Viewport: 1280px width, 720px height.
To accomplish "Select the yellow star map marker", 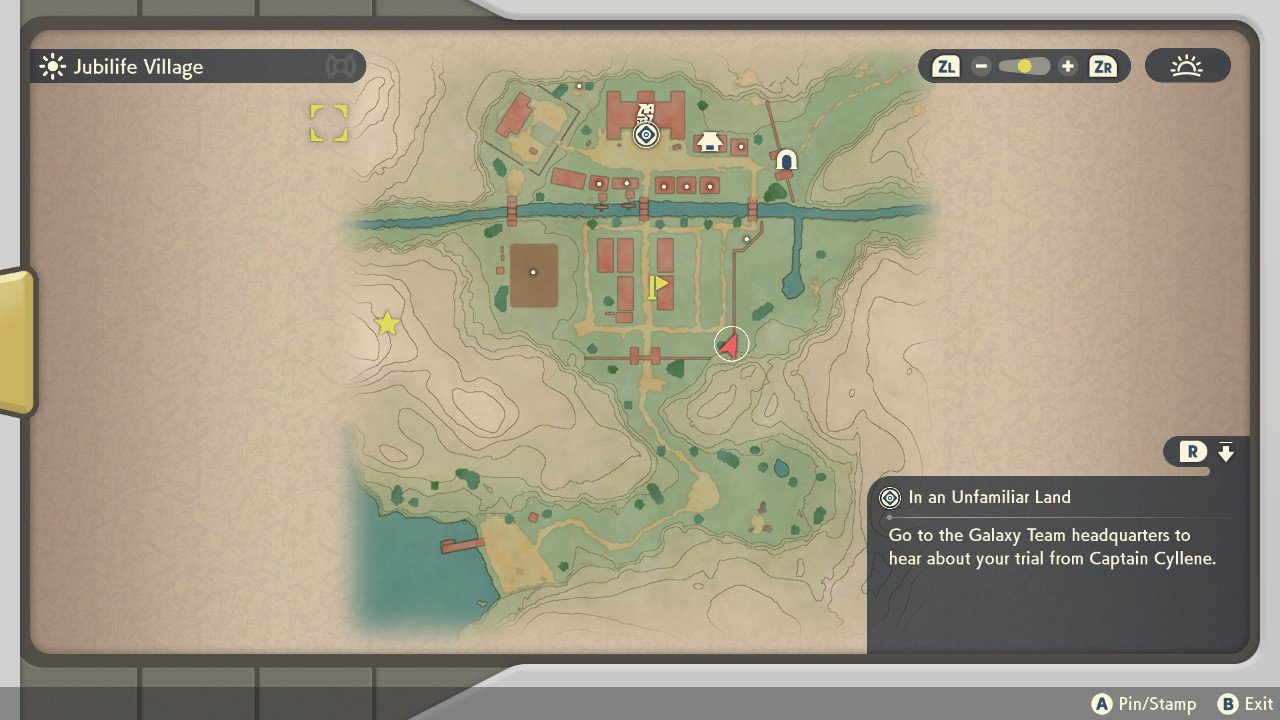I will tap(387, 323).
